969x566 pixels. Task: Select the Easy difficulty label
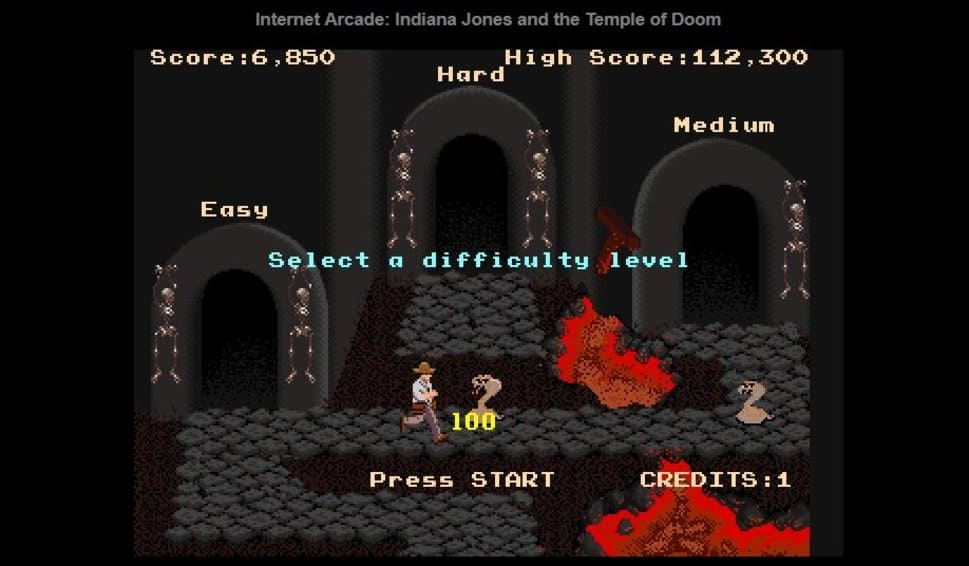[234, 210]
